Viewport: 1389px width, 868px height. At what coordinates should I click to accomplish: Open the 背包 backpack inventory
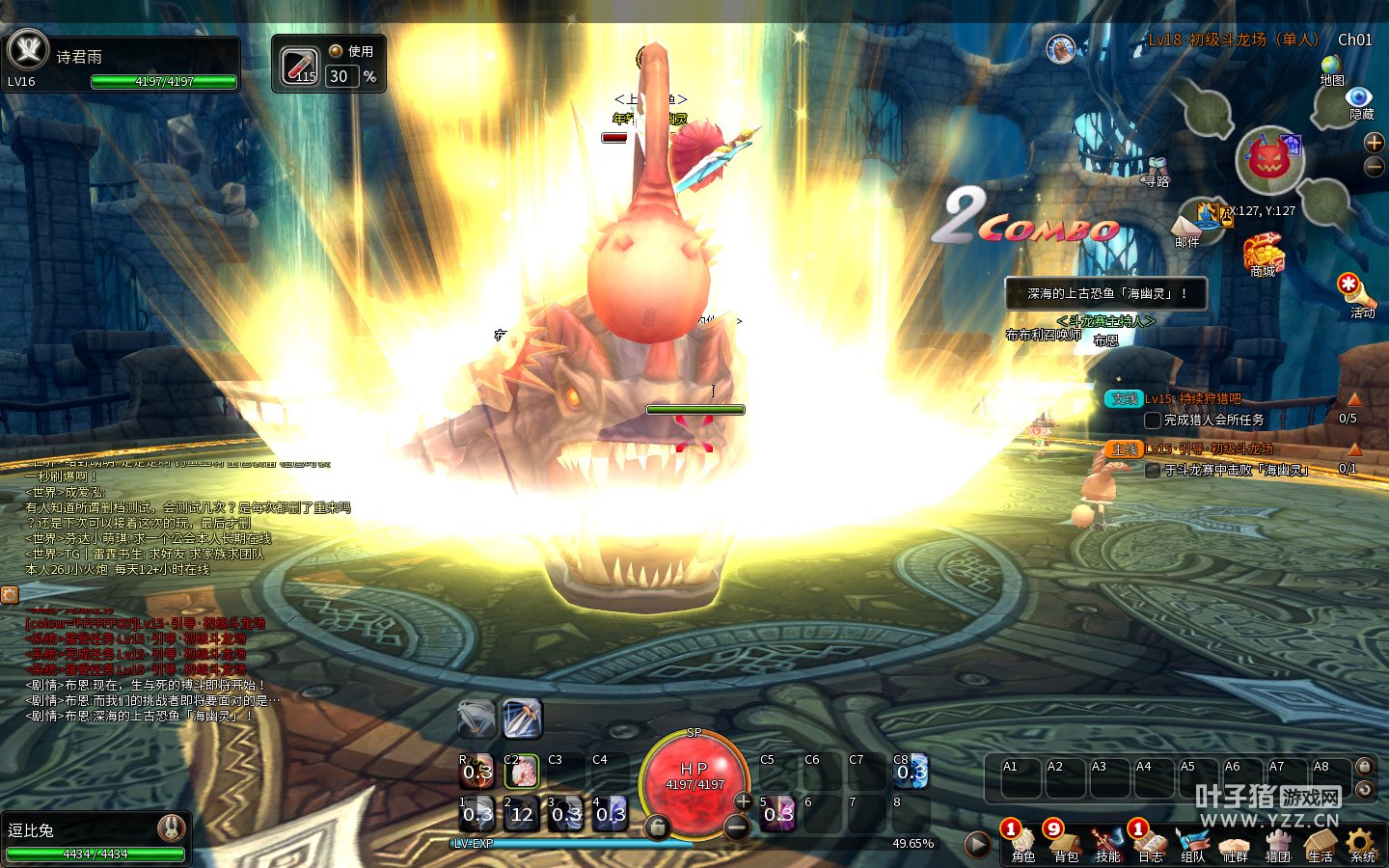pos(1065,843)
